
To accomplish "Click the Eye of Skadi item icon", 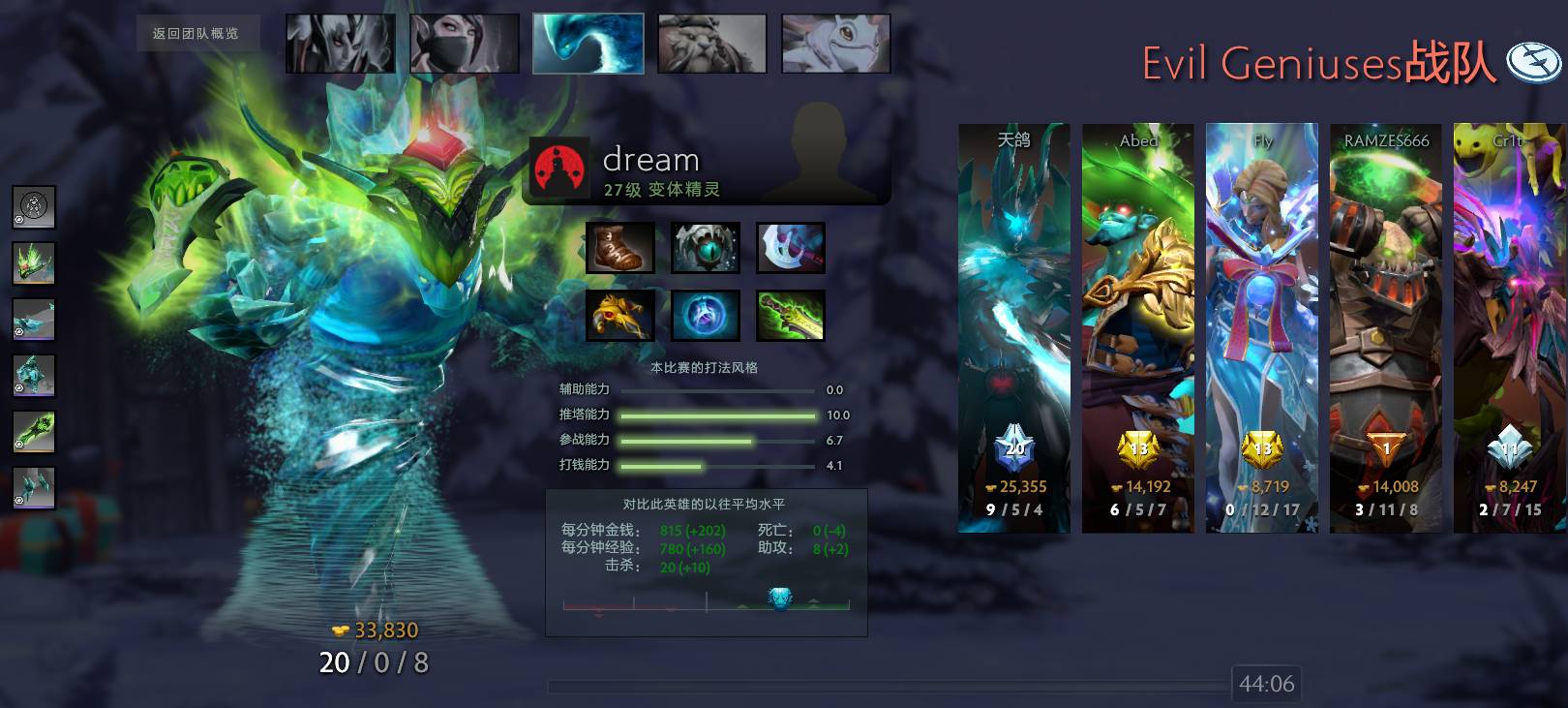I will pyautogui.click(x=705, y=247).
